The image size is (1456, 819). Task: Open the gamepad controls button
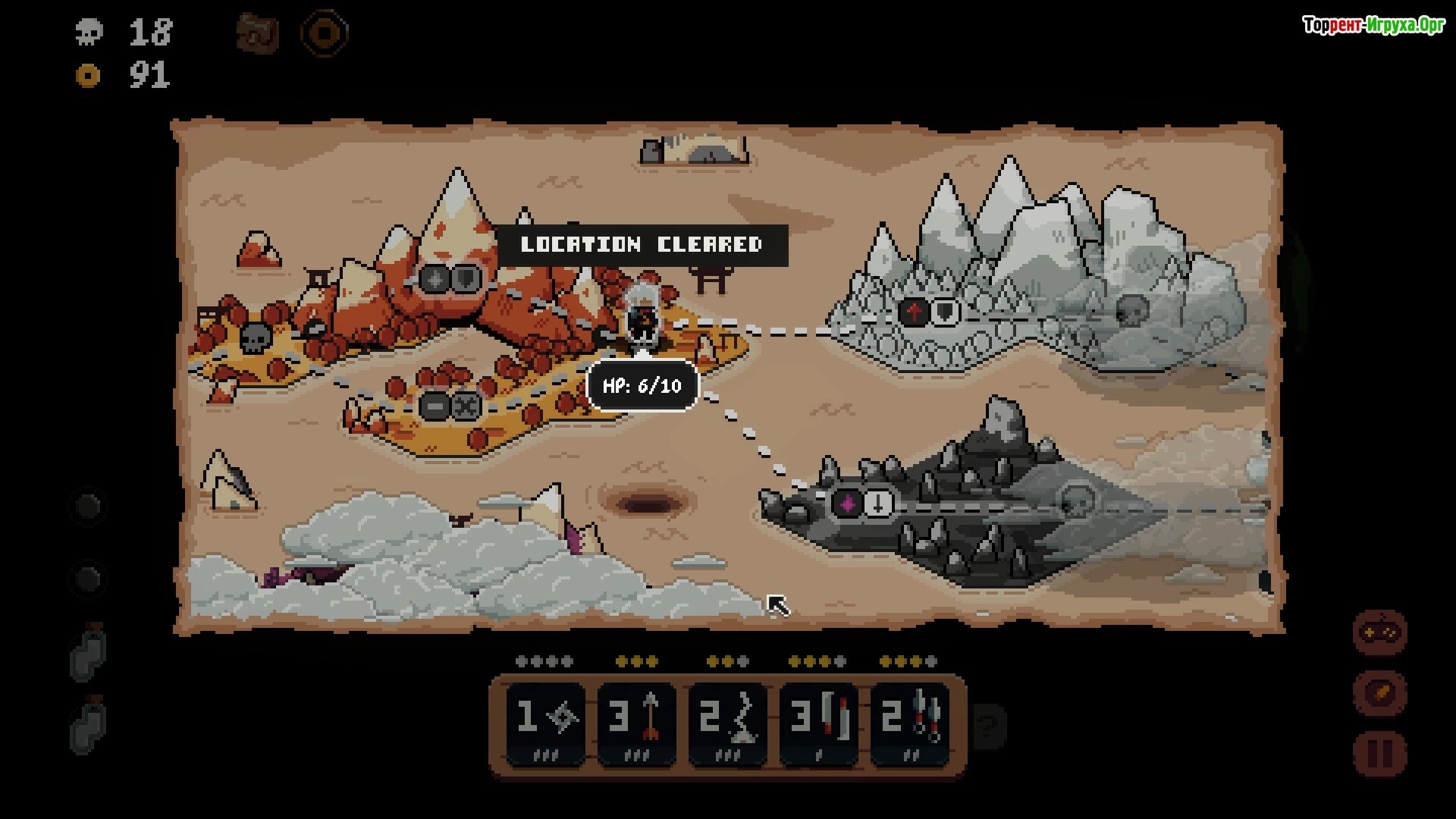click(1380, 632)
